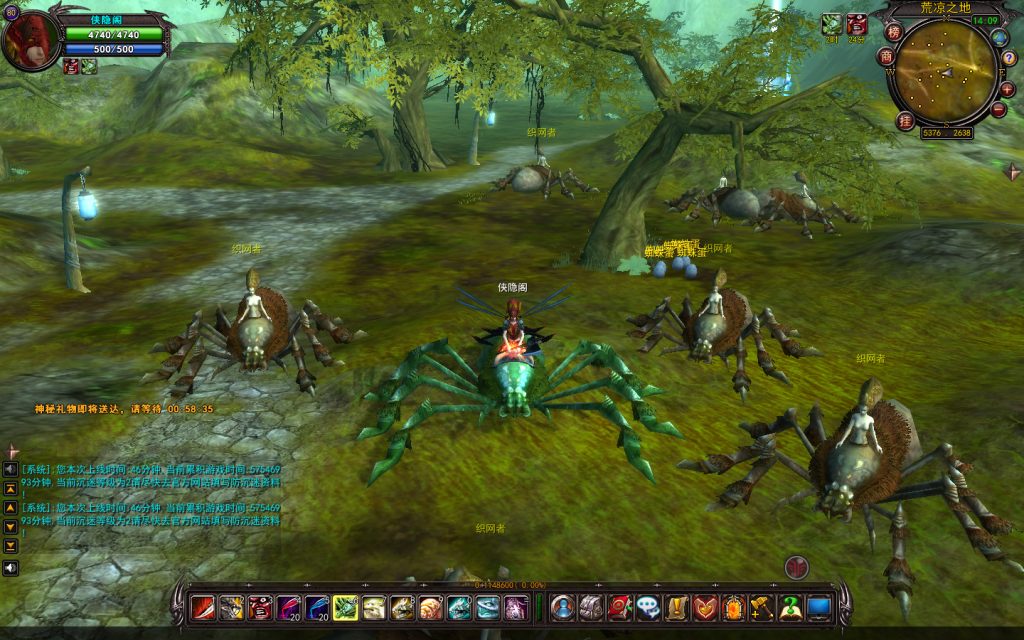Screen dimensions: 1024x640
Task: Open the chat speech bubble icon
Action: tap(647, 606)
